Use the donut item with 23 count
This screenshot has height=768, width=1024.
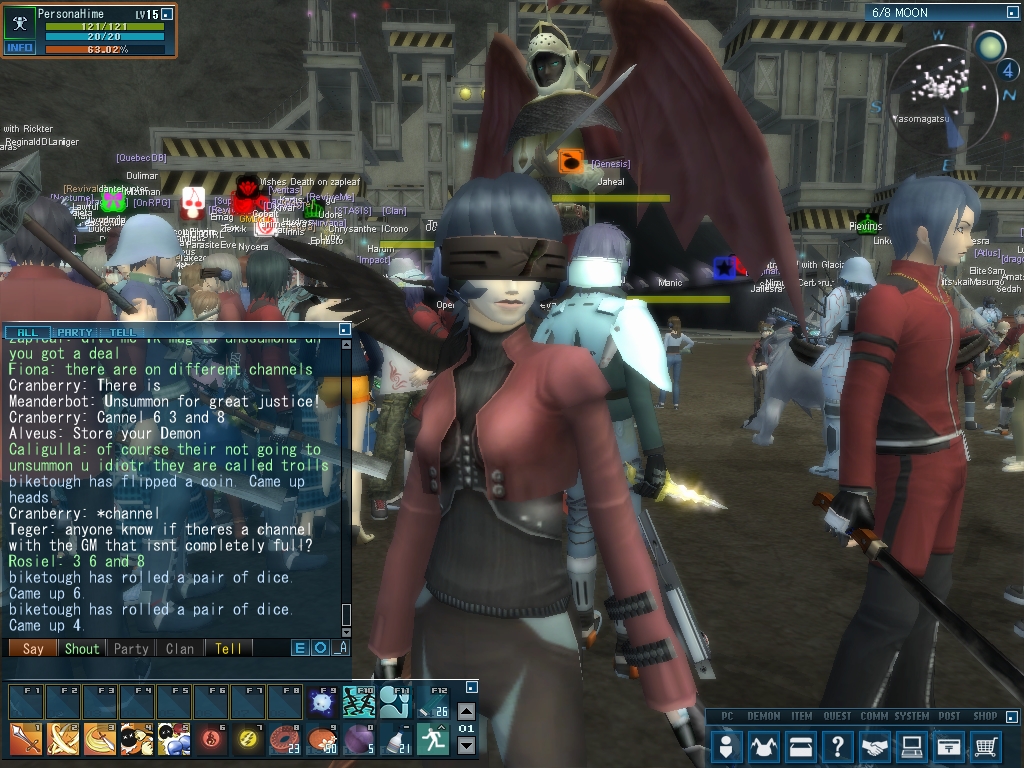(x=284, y=738)
